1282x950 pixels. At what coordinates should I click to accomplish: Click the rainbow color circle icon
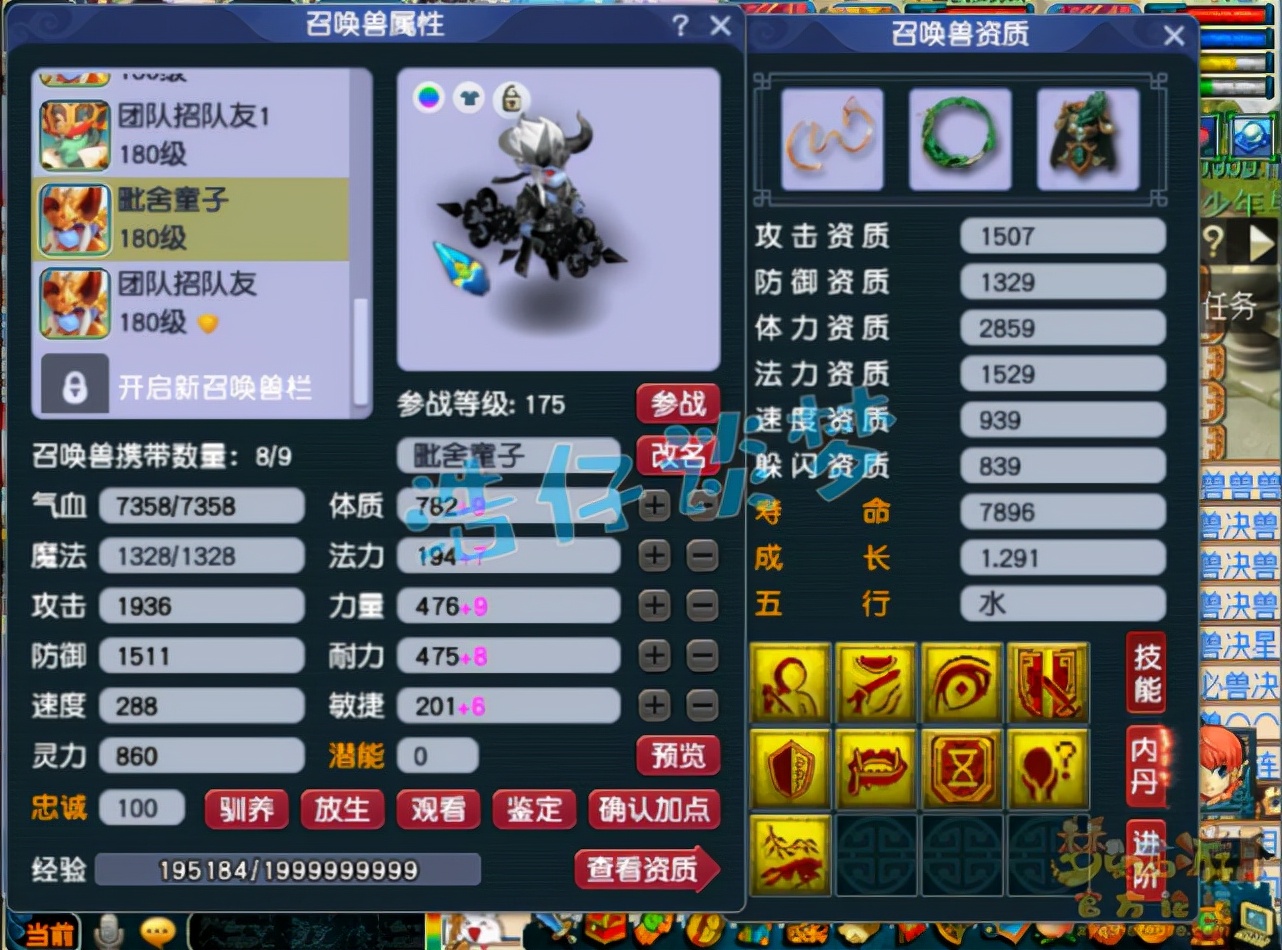[x=429, y=99]
